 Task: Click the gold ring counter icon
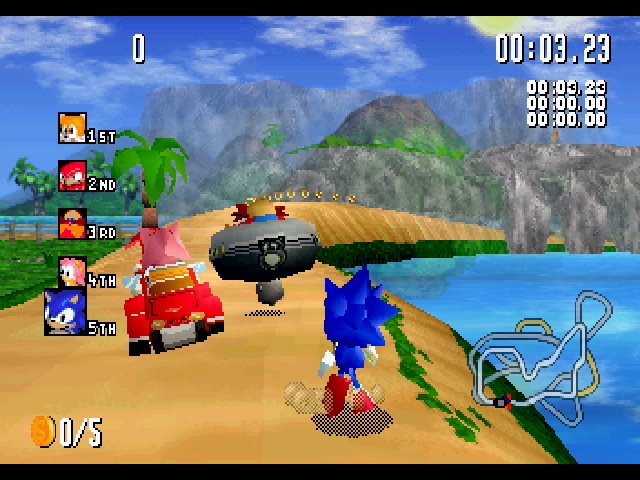(43, 431)
